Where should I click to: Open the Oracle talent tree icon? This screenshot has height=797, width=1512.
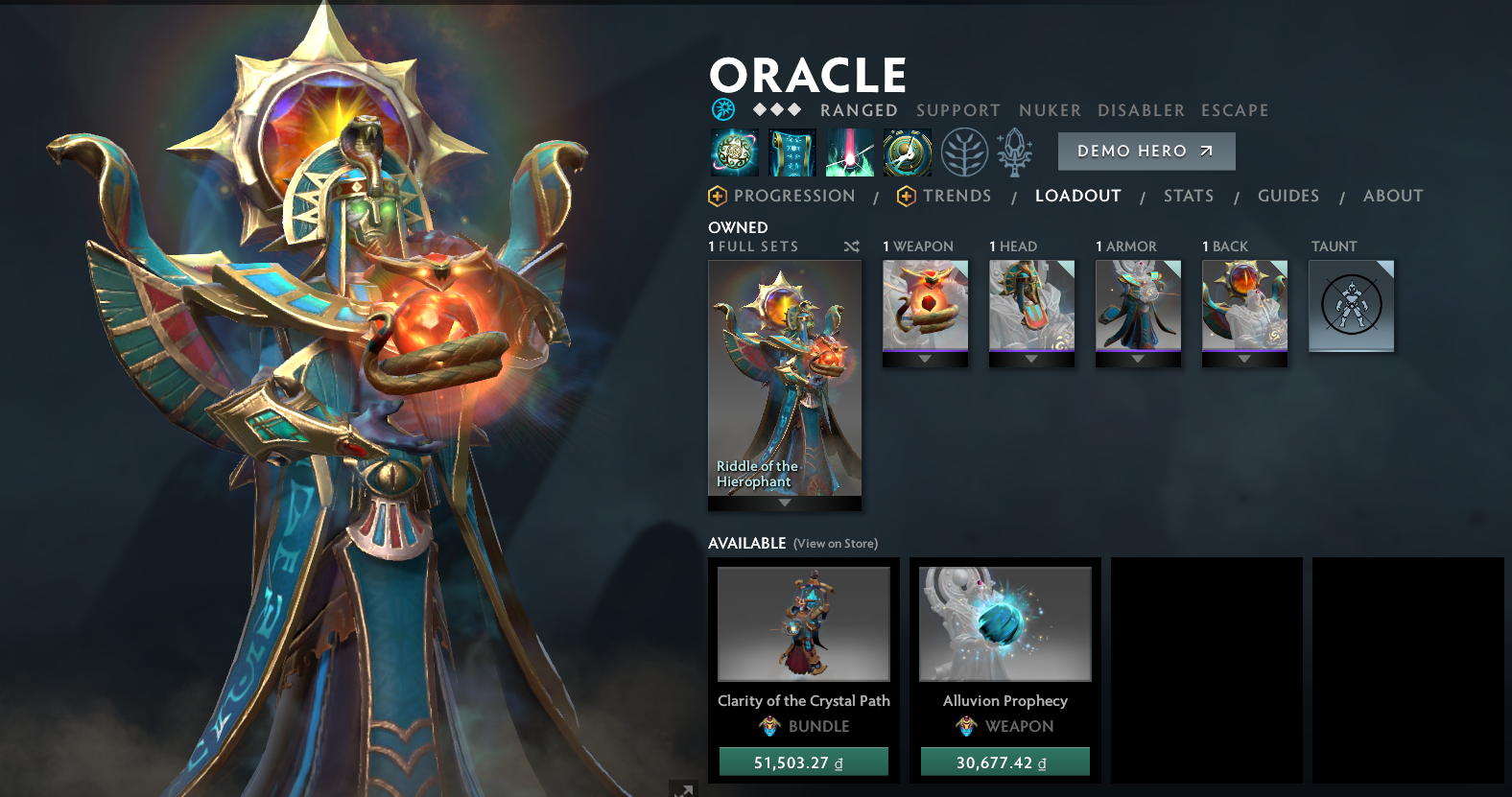[x=964, y=152]
